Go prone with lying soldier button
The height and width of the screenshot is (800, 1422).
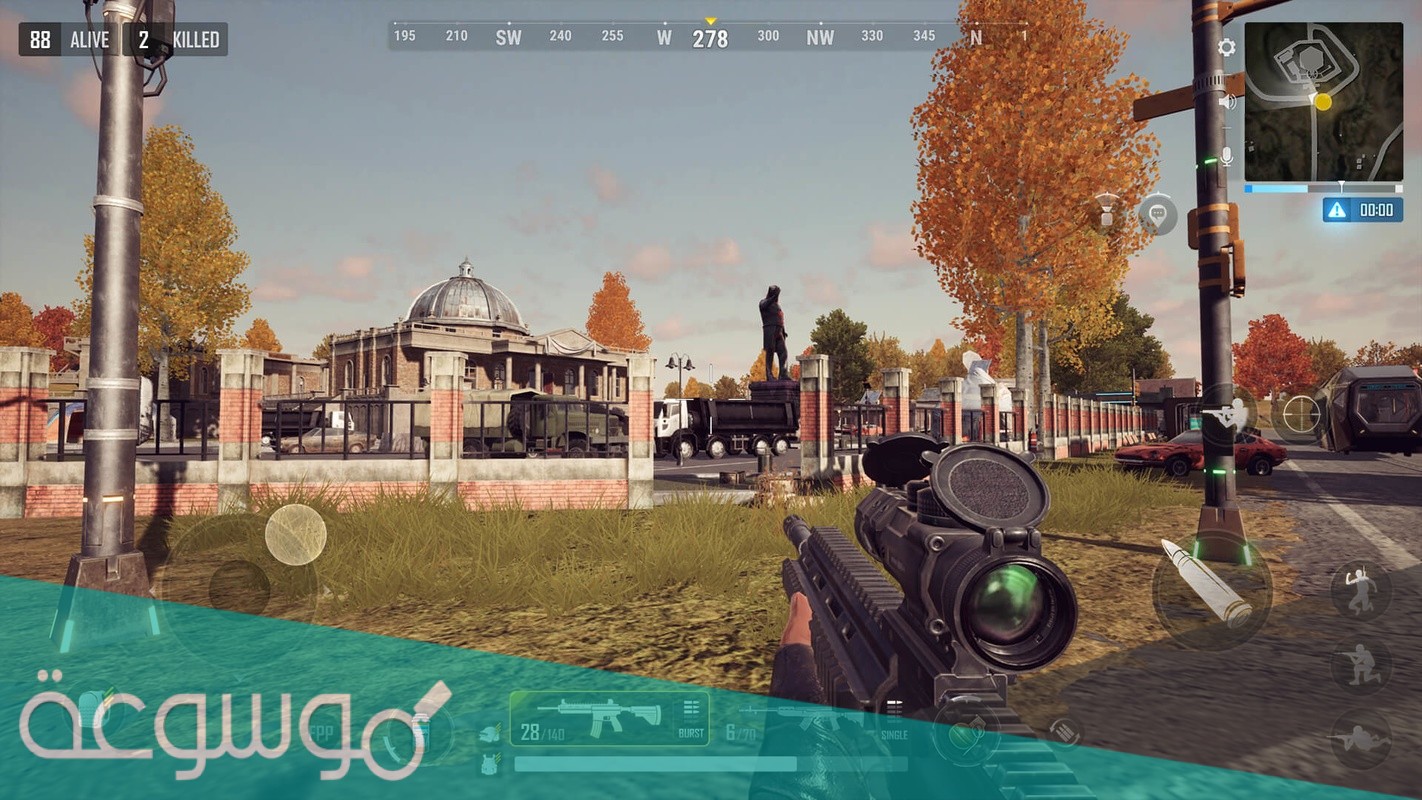(1360, 738)
